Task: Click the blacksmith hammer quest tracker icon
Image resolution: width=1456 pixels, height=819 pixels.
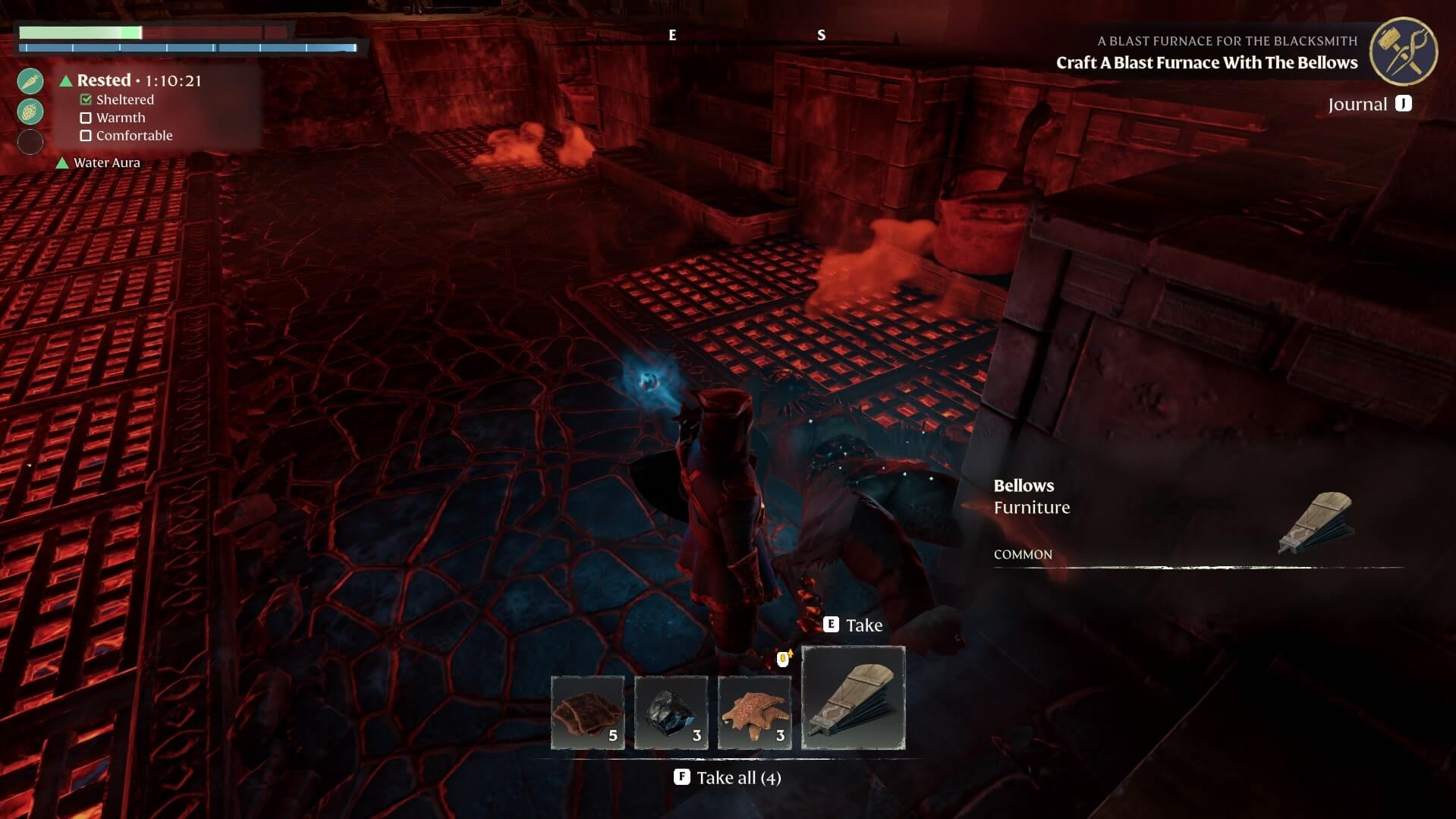Action: click(x=1403, y=51)
